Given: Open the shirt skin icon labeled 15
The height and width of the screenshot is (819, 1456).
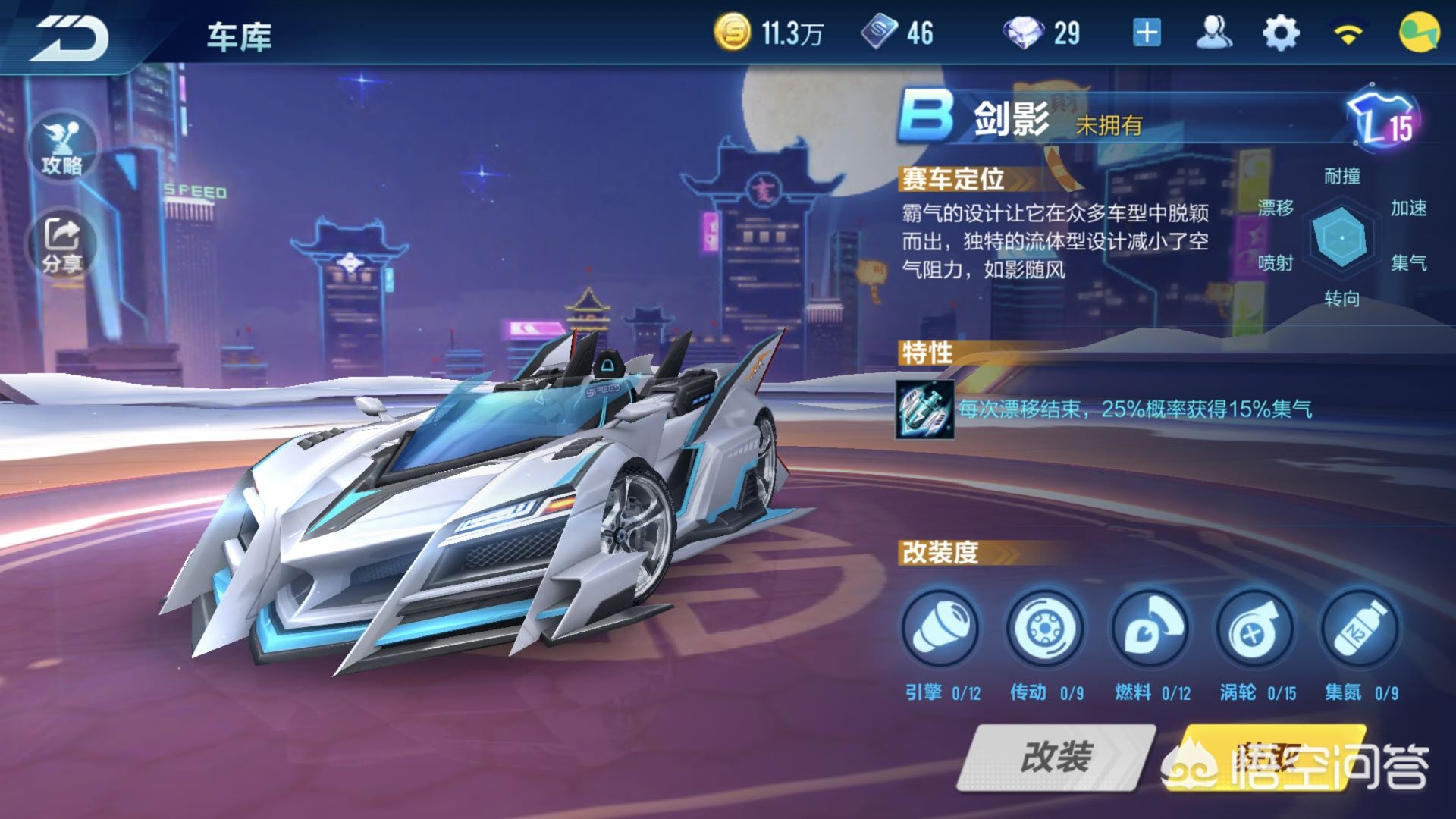Looking at the screenshot, I should click(x=1384, y=120).
